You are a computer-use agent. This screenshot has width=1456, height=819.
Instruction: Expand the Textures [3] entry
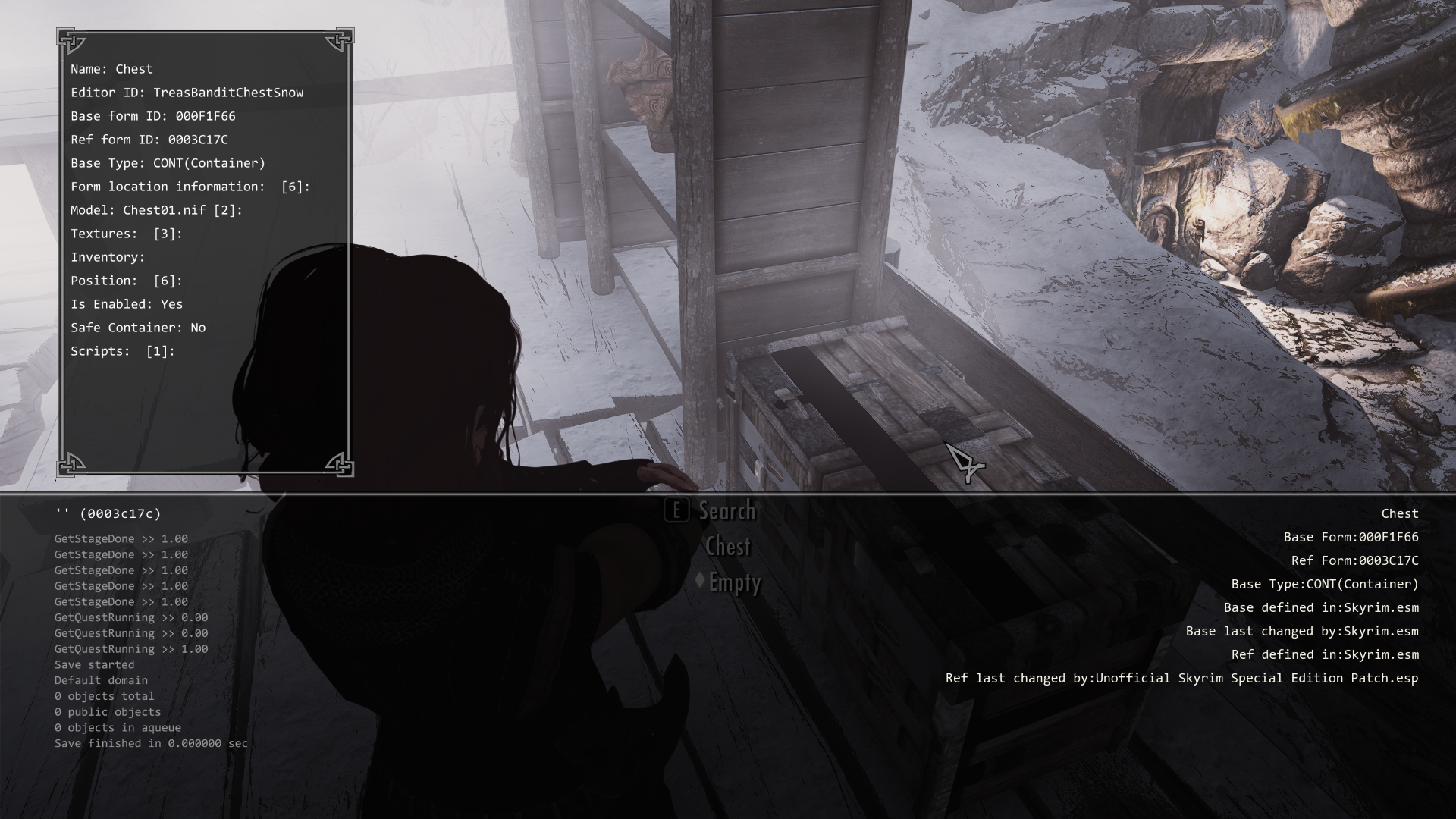tap(126, 234)
